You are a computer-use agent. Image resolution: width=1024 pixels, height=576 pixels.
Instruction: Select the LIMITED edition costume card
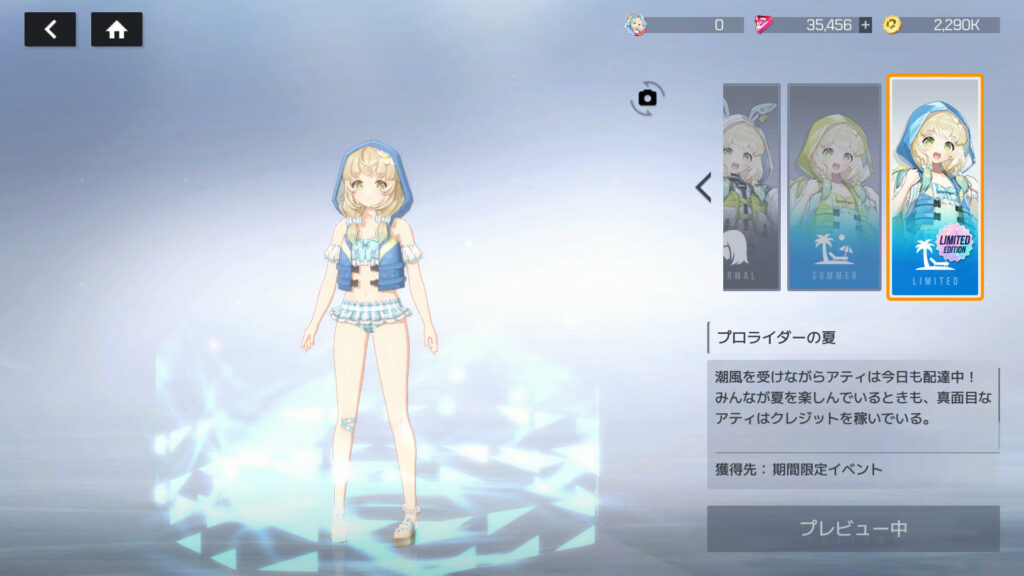pos(935,187)
